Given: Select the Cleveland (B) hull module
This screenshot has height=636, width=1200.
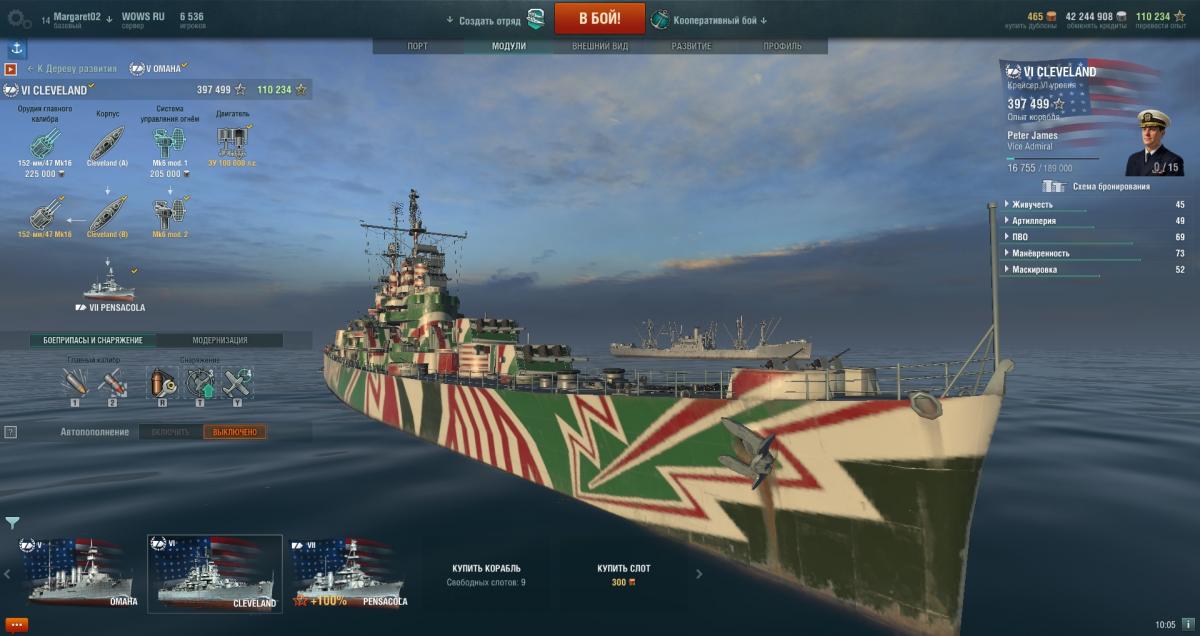Looking at the screenshot, I should (x=107, y=216).
